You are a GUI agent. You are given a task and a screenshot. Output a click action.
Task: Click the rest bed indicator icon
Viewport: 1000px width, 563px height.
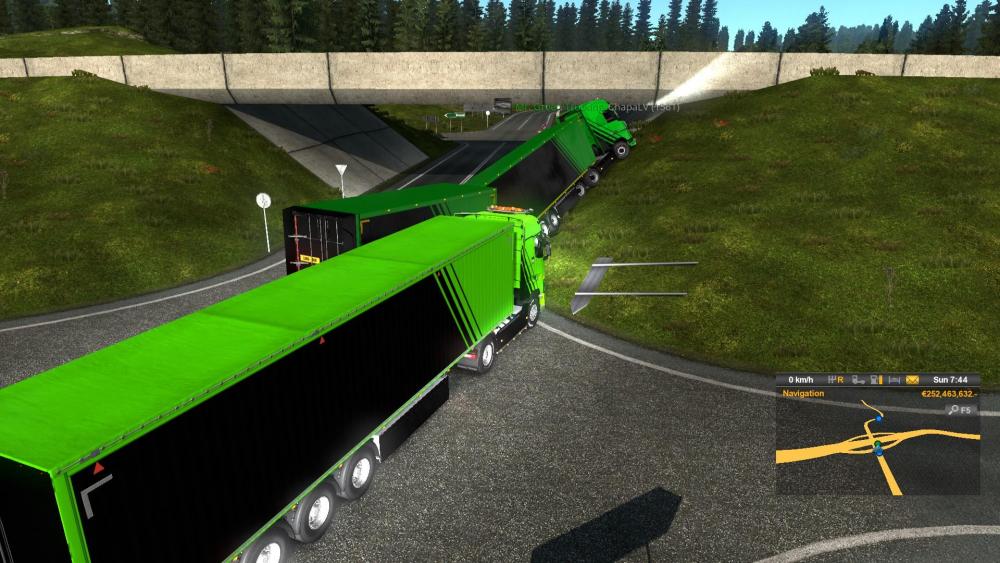pyautogui.click(x=894, y=380)
